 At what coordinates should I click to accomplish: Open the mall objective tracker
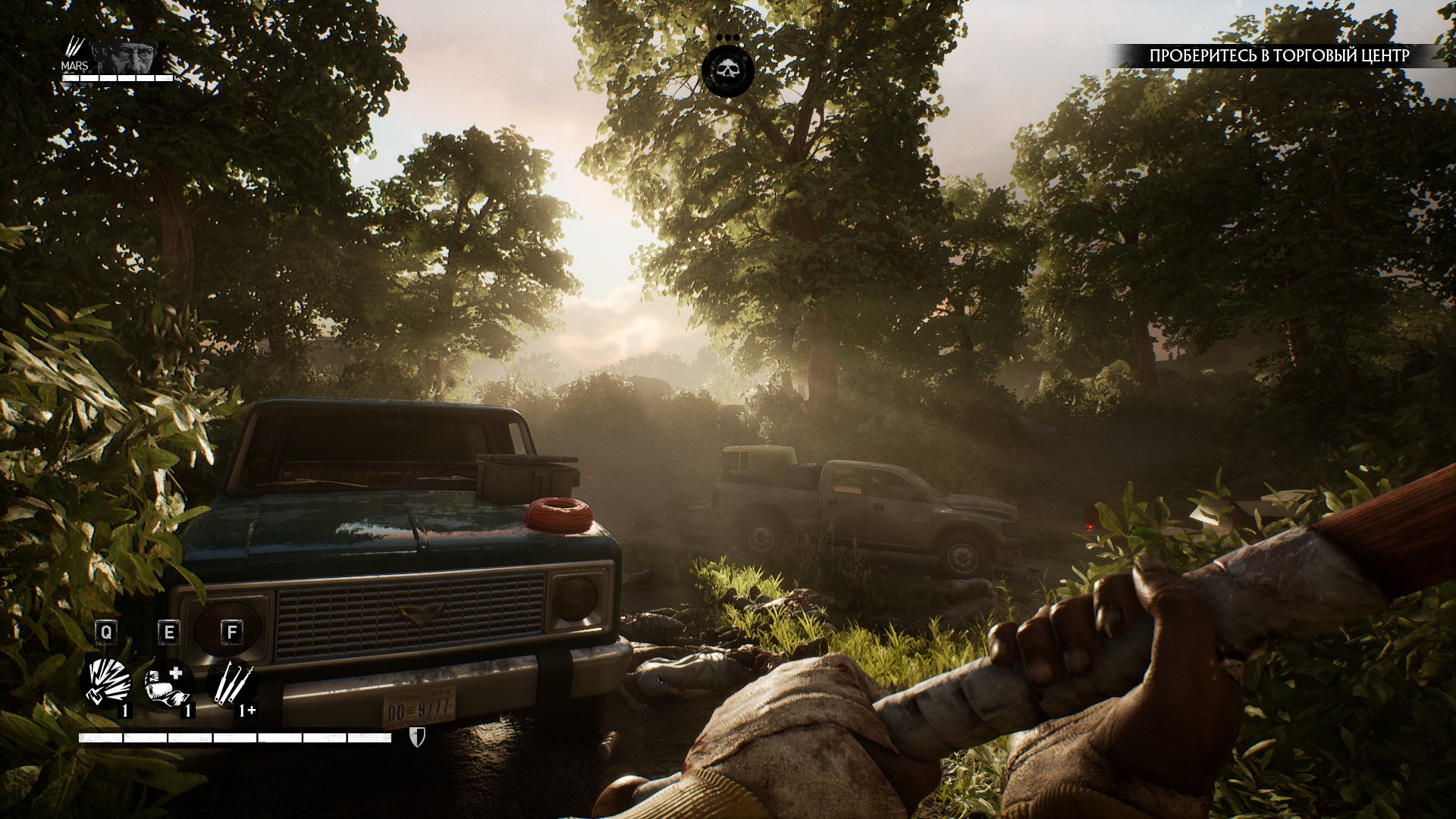point(1279,55)
